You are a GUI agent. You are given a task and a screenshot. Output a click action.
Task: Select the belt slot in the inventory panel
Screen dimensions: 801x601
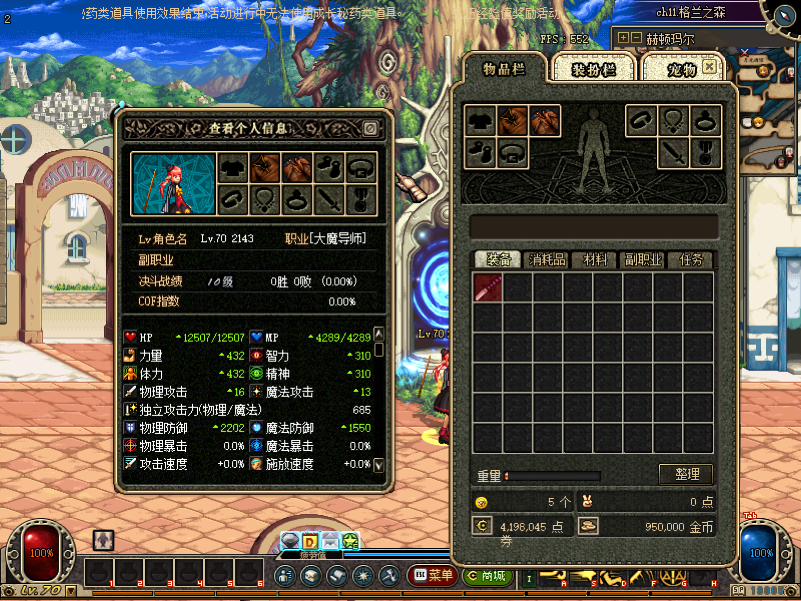pos(513,153)
